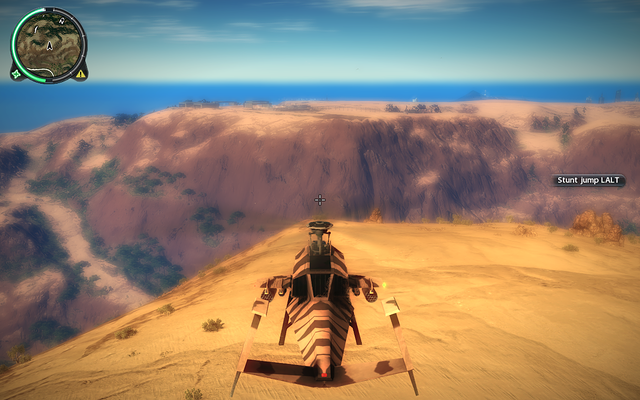Viewport: 640px width, 400px height.
Task: Click the Stunt jump LALT label
Action: click(589, 181)
